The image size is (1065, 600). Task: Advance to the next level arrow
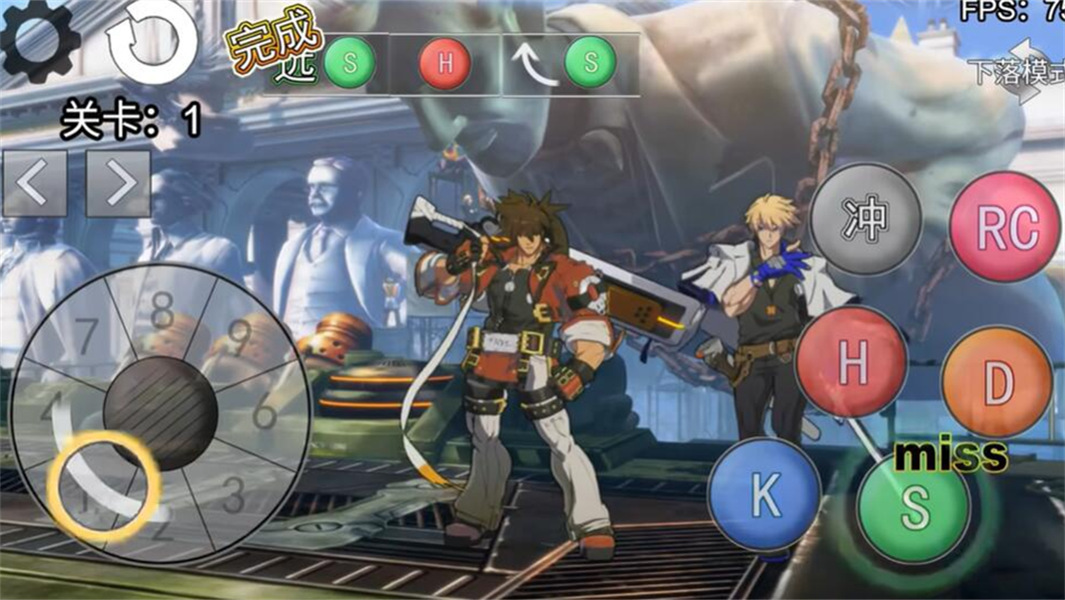[x=118, y=184]
